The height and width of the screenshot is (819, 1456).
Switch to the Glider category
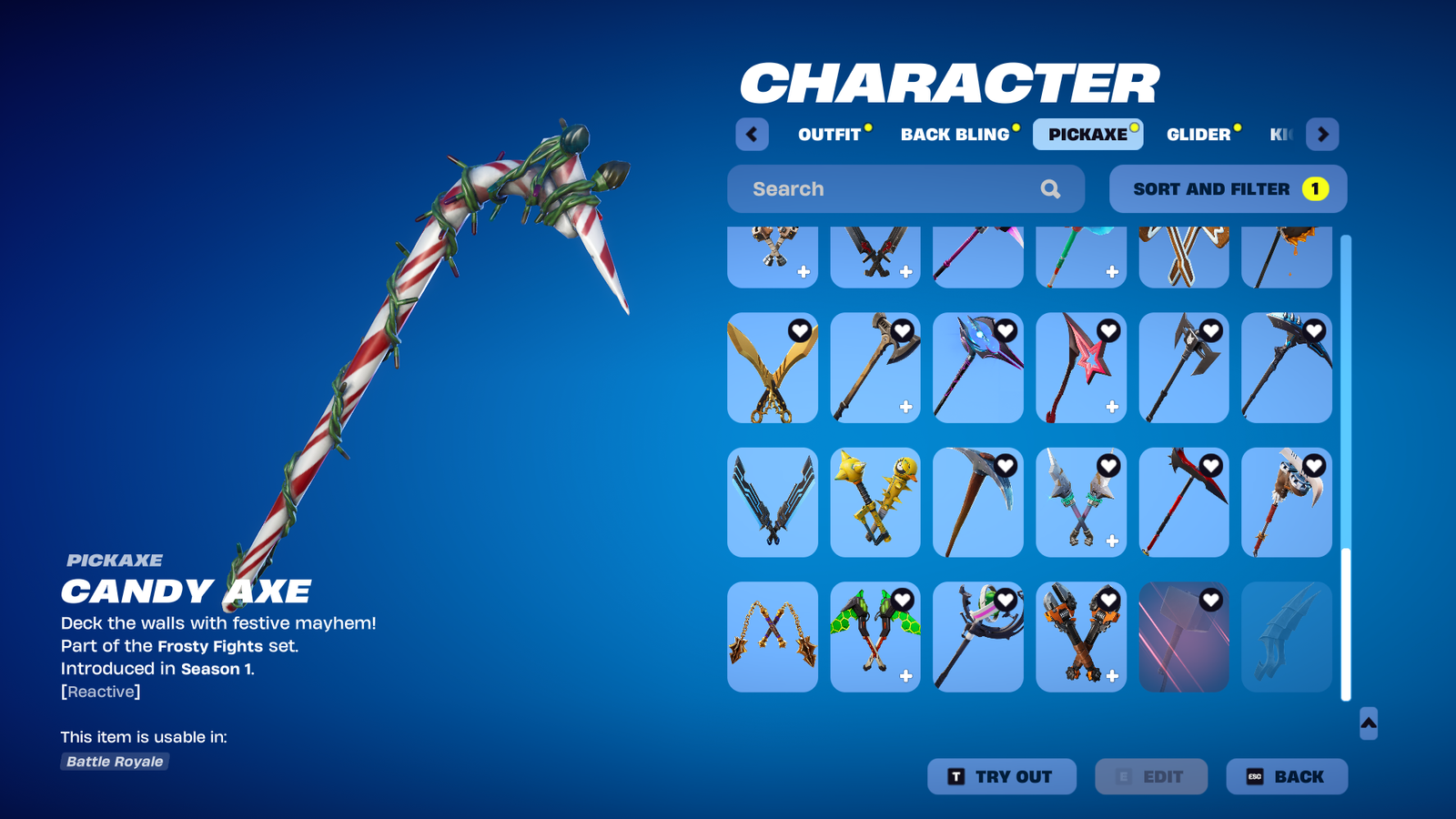click(1198, 135)
